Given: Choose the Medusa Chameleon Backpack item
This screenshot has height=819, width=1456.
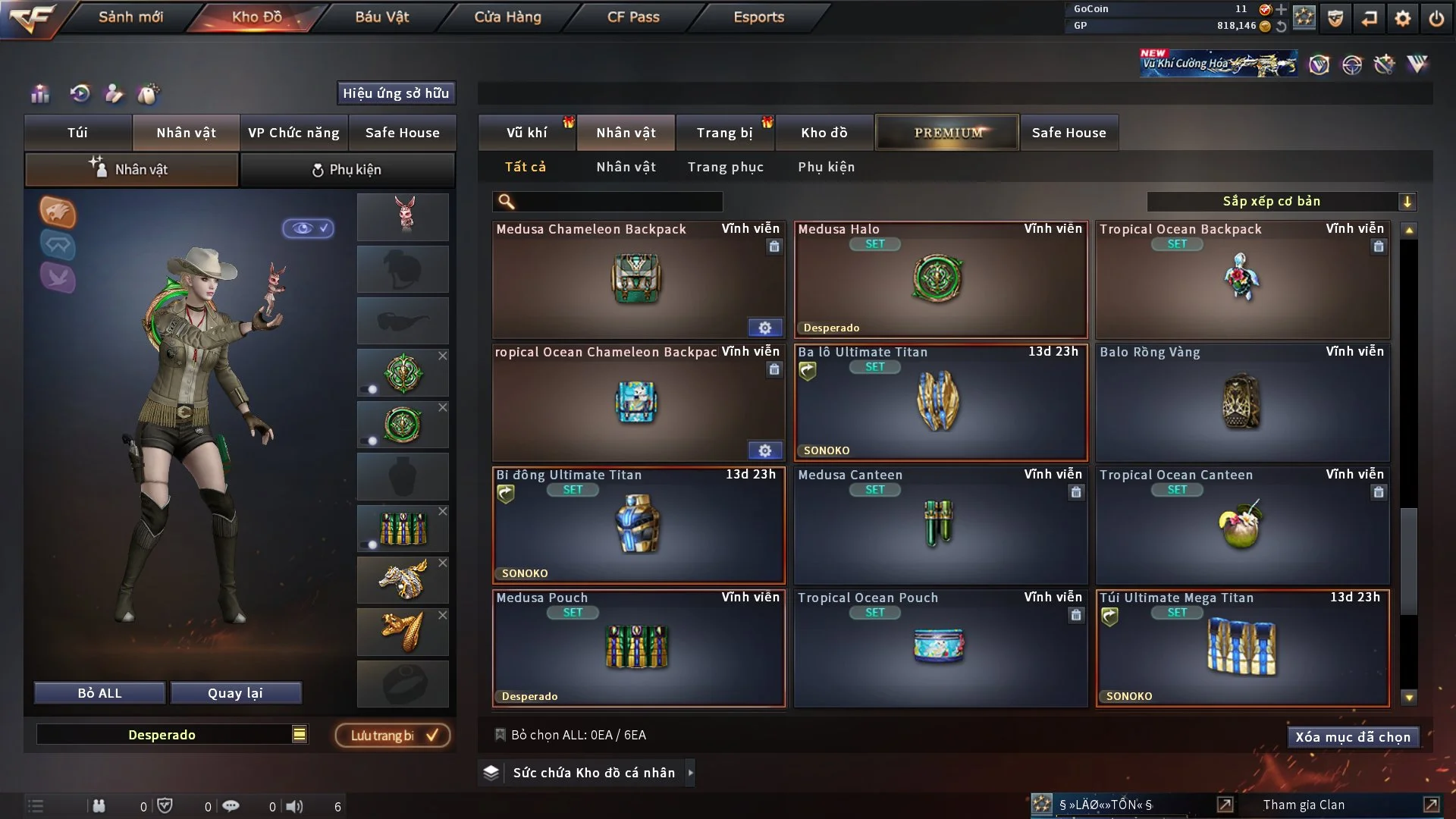Looking at the screenshot, I should pyautogui.click(x=637, y=281).
